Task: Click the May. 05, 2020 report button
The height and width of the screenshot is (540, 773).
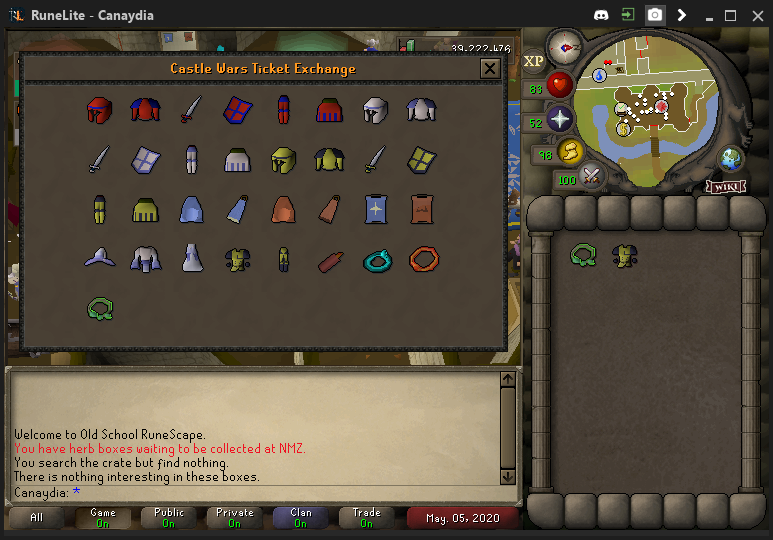Action: tap(463, 518)
